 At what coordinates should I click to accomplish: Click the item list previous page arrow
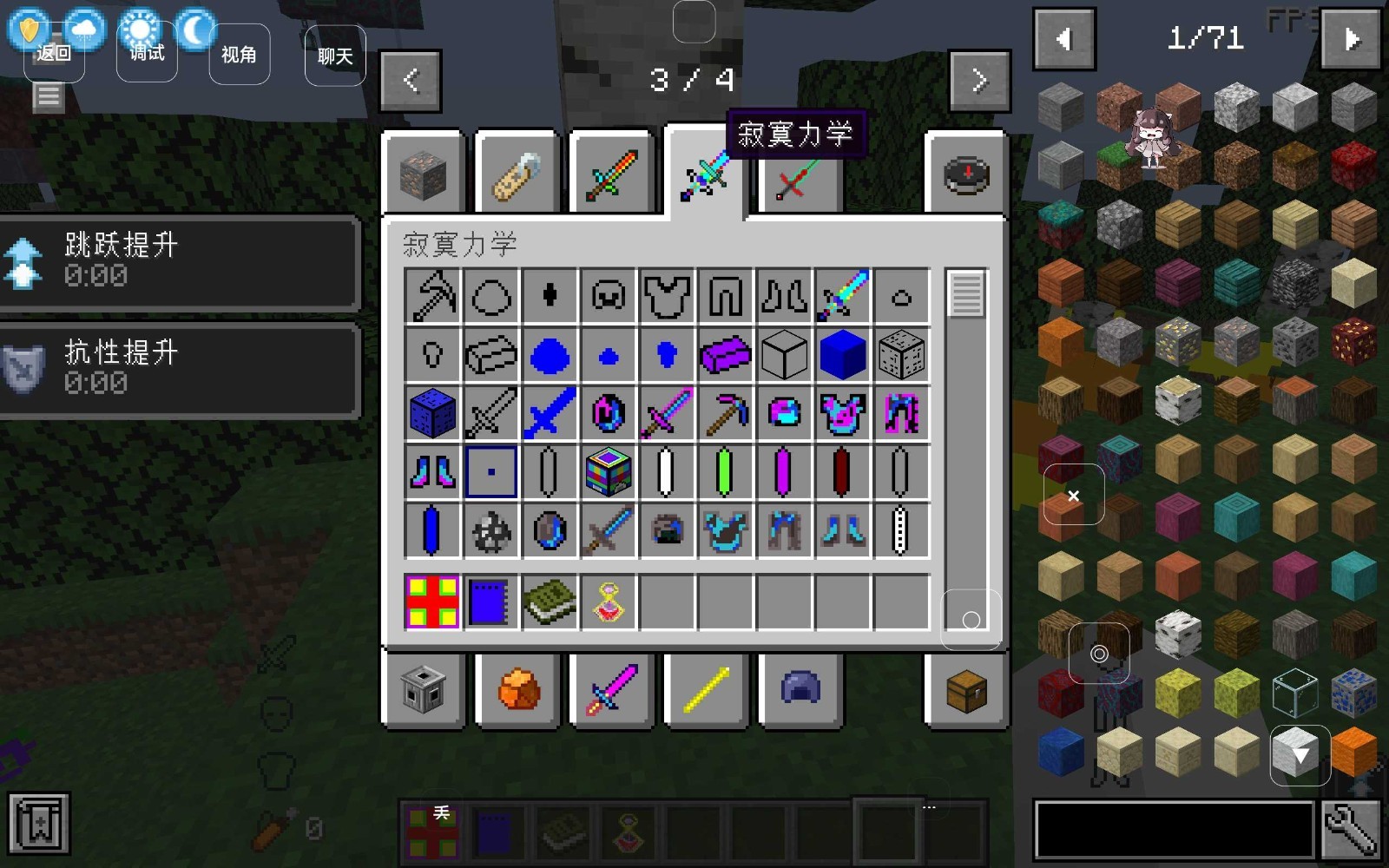pyautogui.click(x=1064, y=39)
